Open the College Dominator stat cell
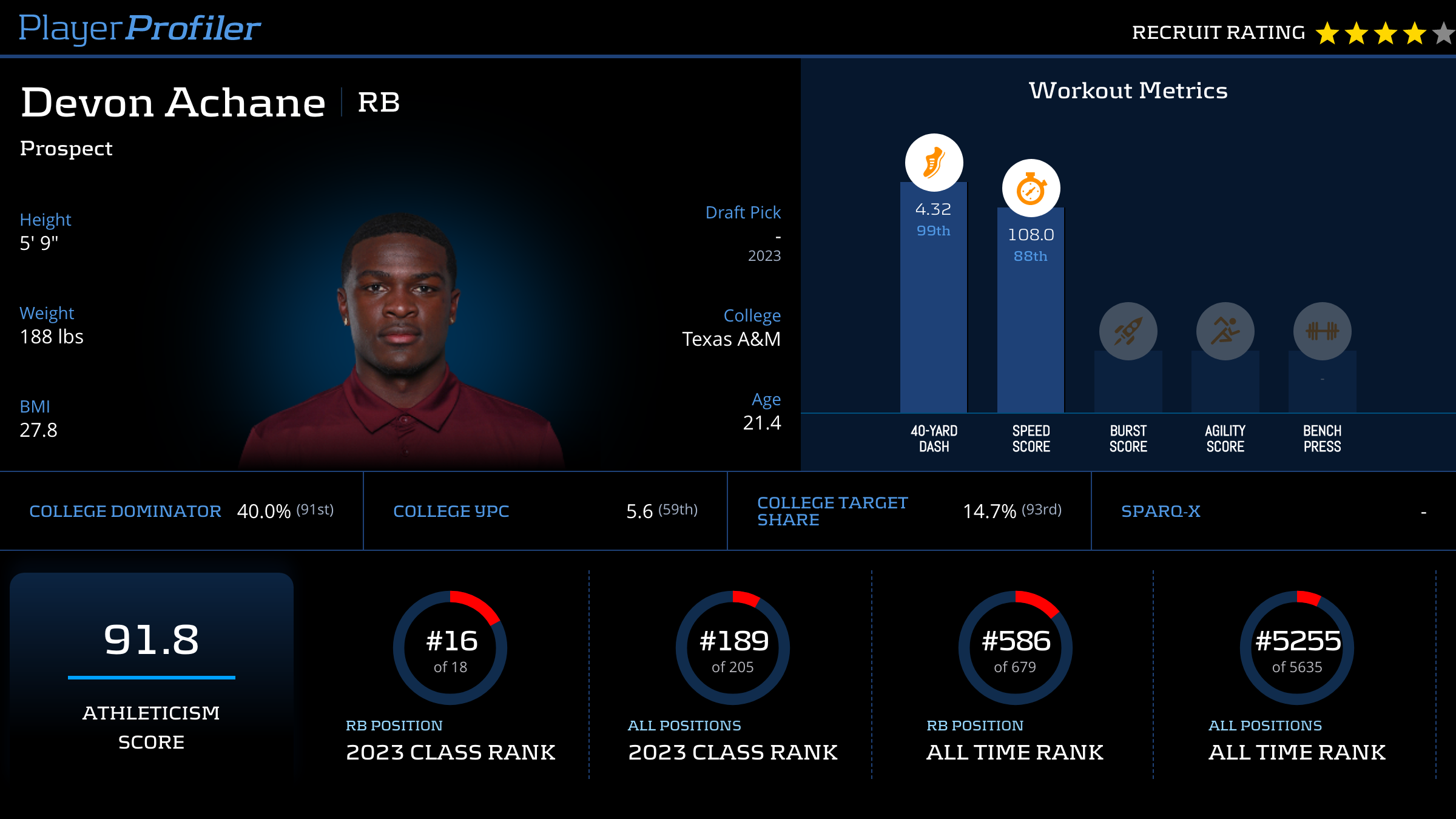This screenshot has width=1456, height=819. [x=181, y=511]
